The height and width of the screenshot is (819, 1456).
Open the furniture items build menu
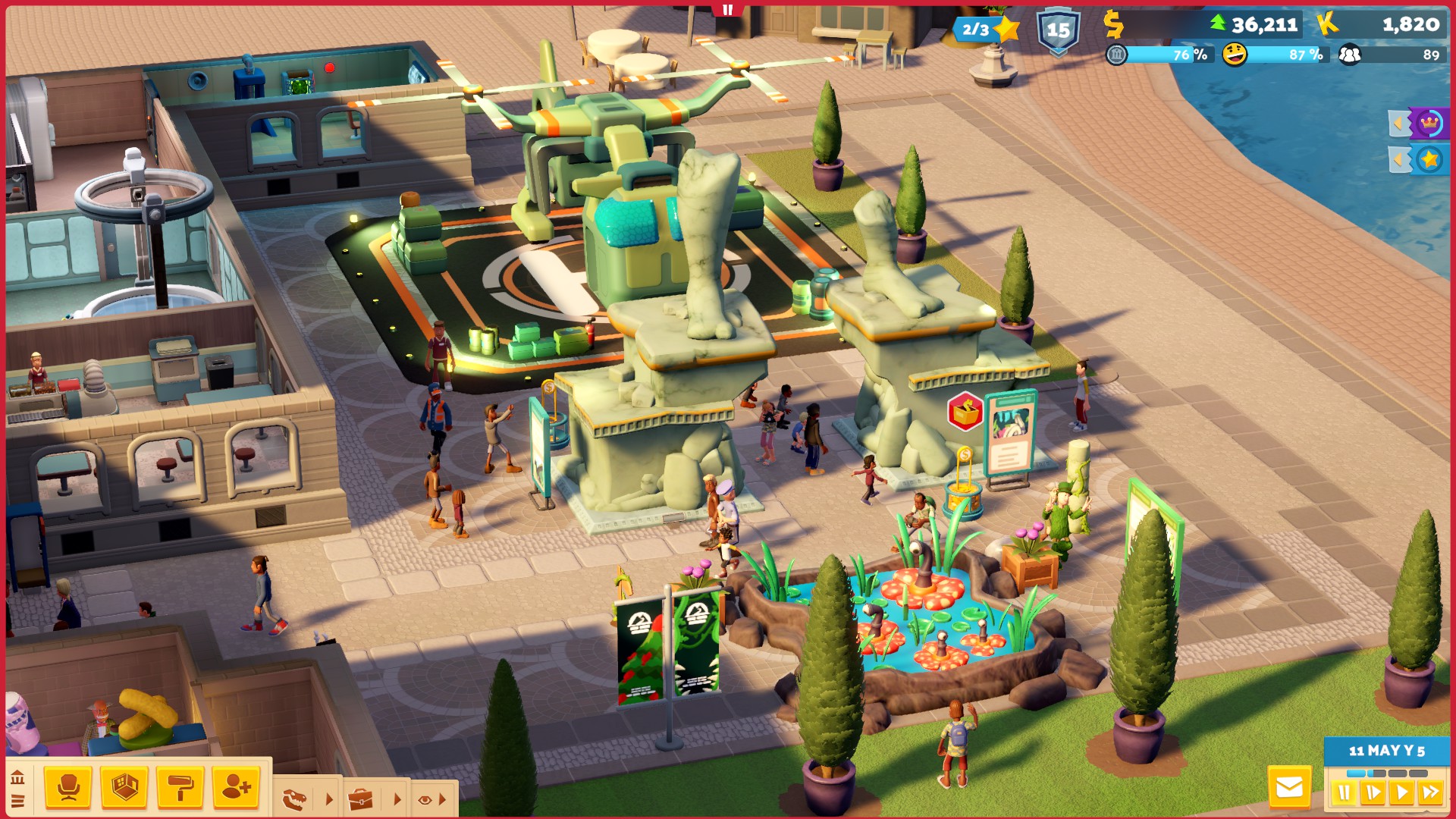(x=68, y=788)
